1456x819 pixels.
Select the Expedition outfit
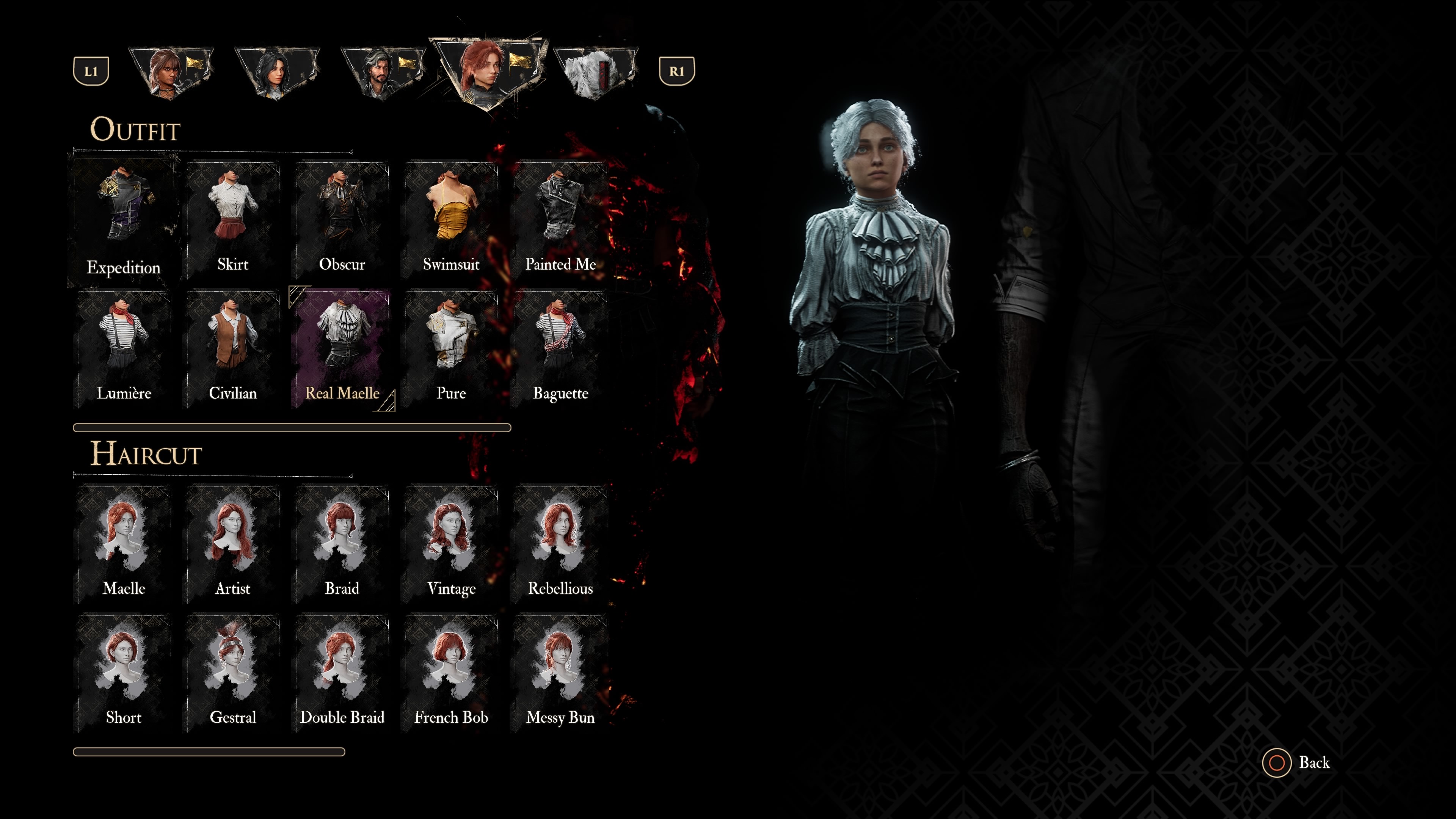pos(123,220)
